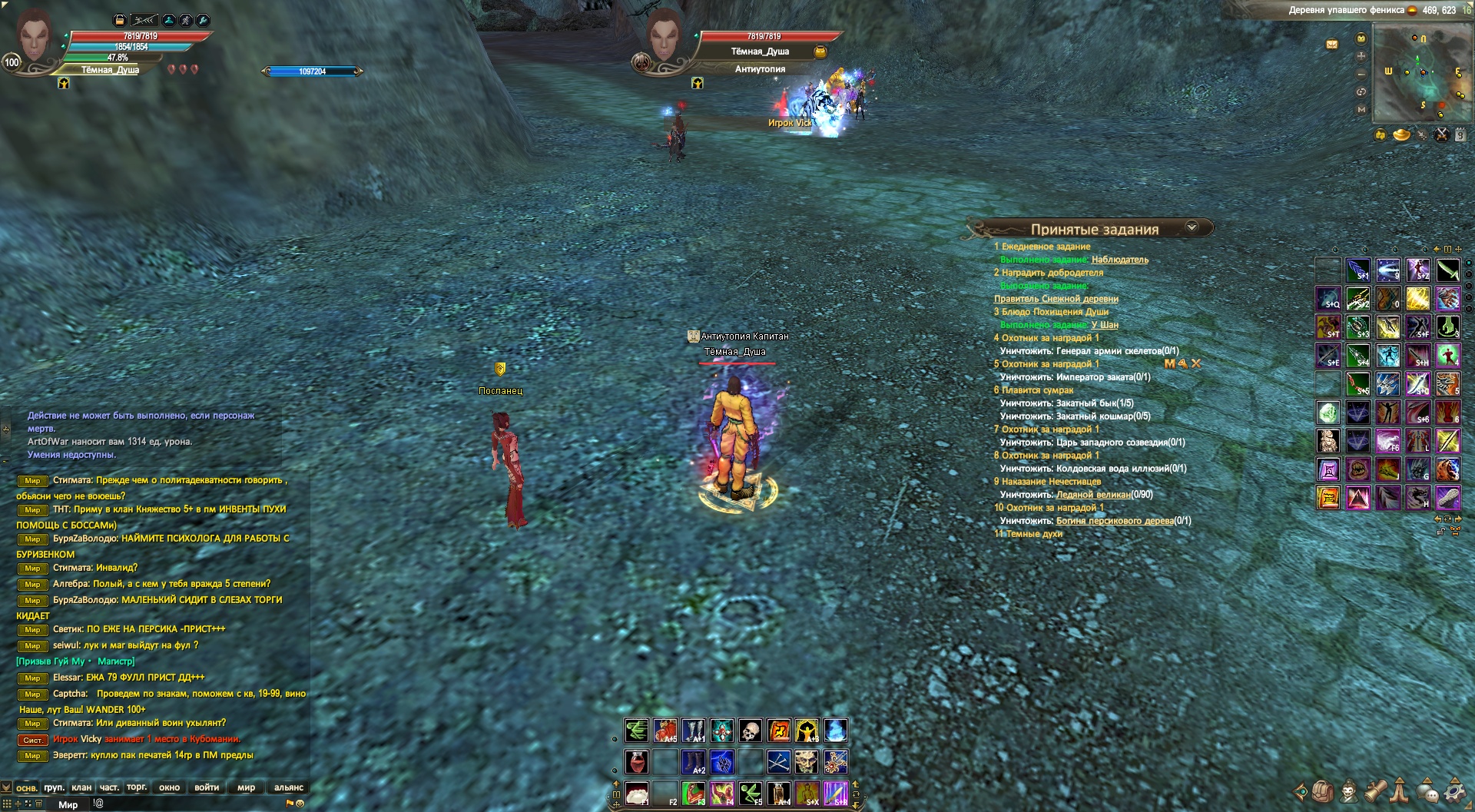Activate the white skull skill
This screenshot has height=812, width=1475.
coord(750,731)
